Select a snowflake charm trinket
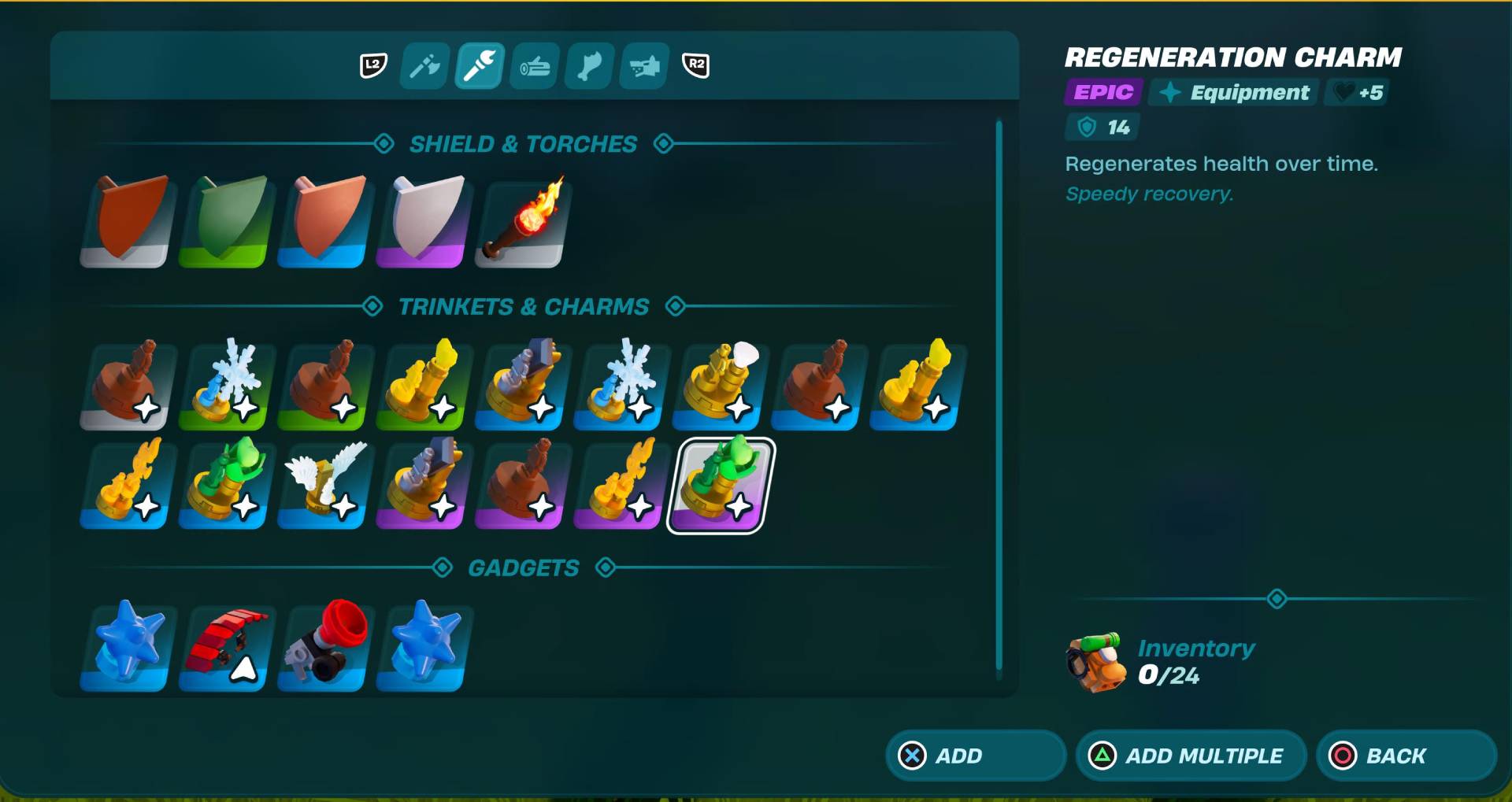Viewport: 1512px width, 802px height. pyautogui.click(x=224, y=384)
